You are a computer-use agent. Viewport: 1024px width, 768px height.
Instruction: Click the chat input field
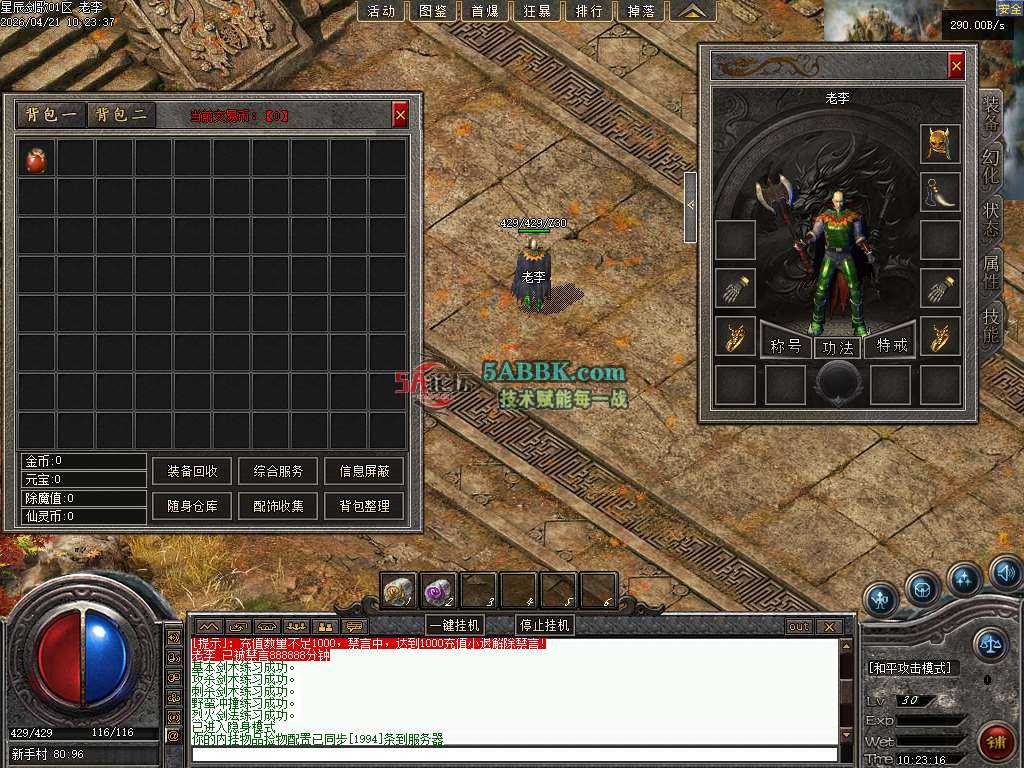(515, 754)
